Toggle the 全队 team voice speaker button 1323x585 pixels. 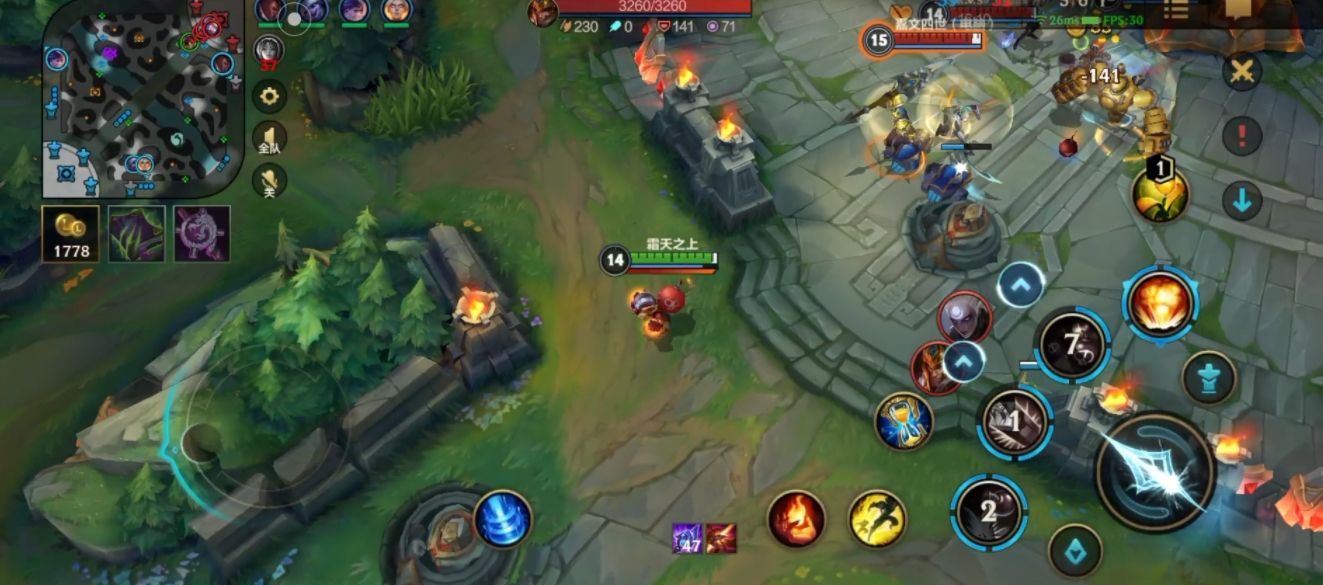[x=269, y=139]
